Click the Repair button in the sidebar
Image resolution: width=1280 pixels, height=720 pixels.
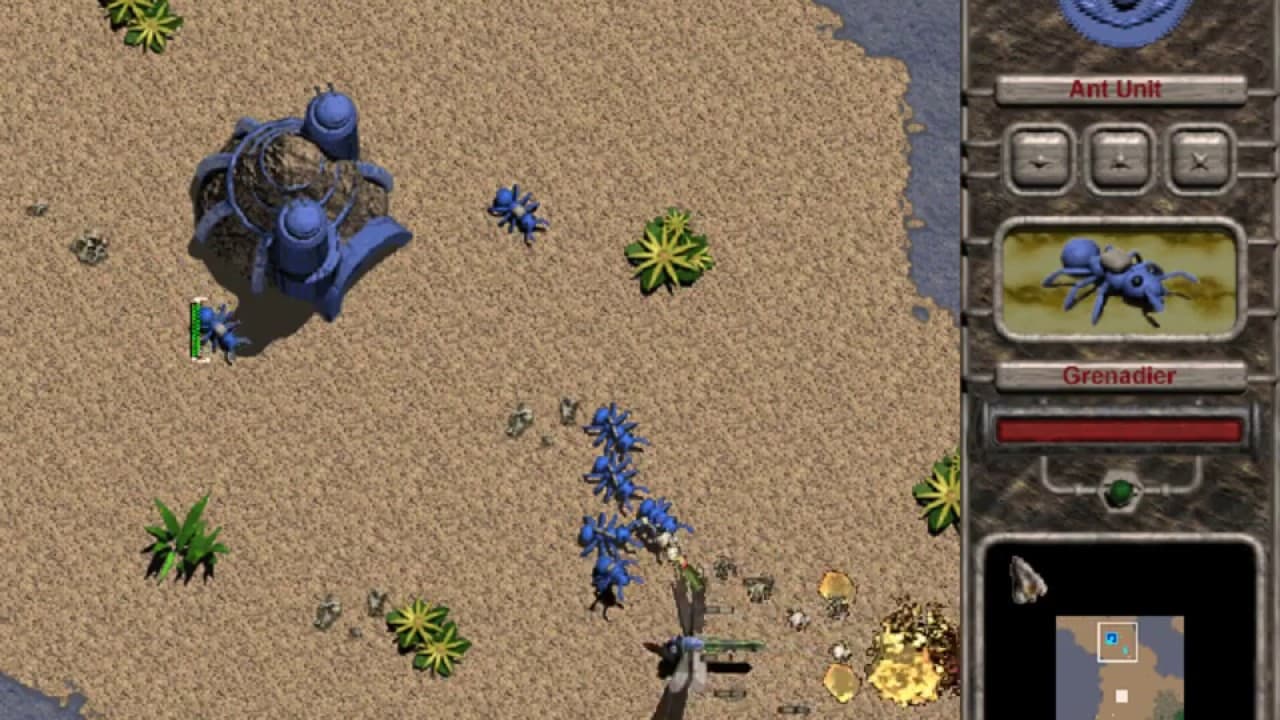[x=1038, y=158]
